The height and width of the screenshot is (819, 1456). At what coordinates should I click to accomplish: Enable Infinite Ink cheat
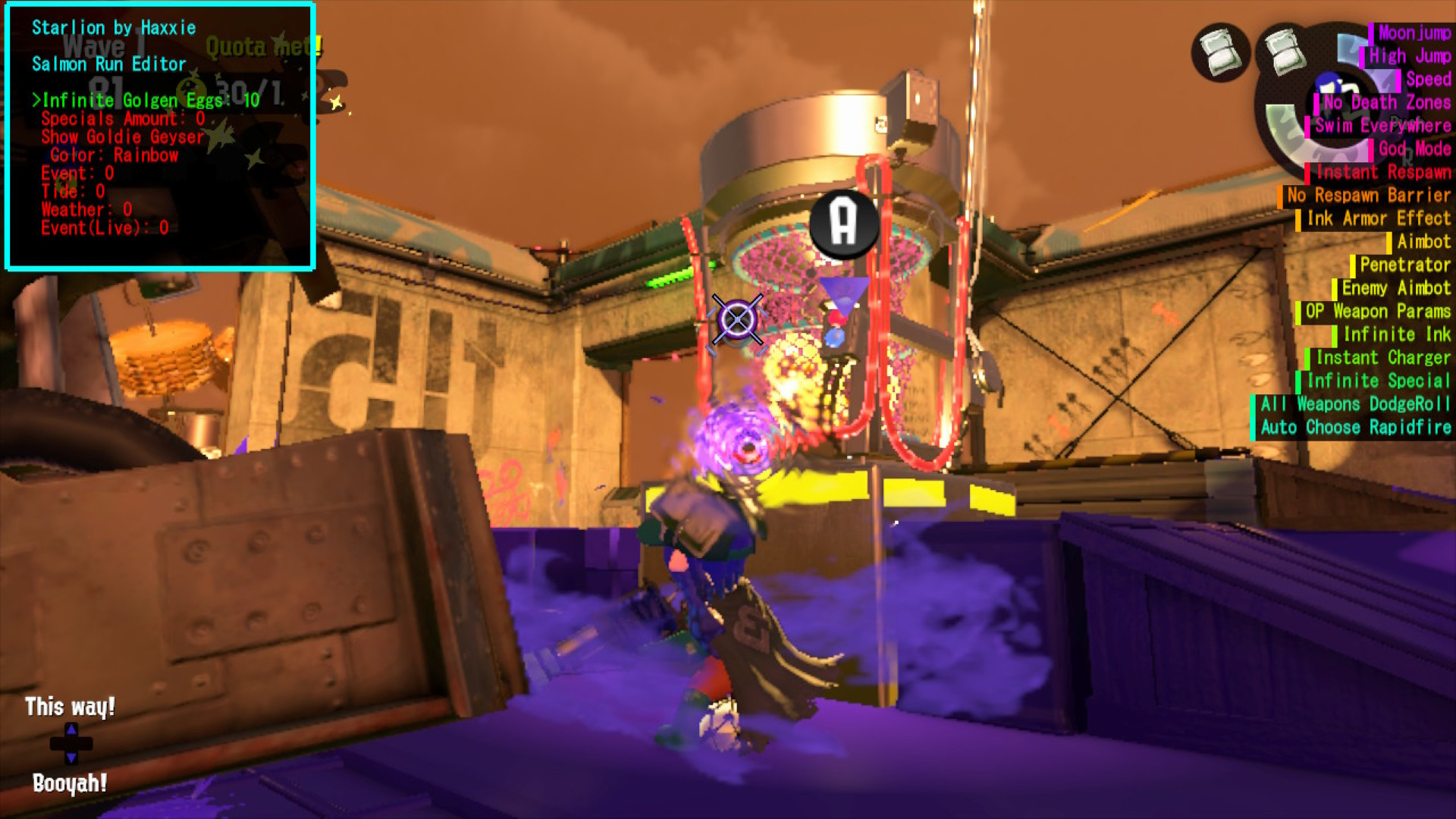1396,334
